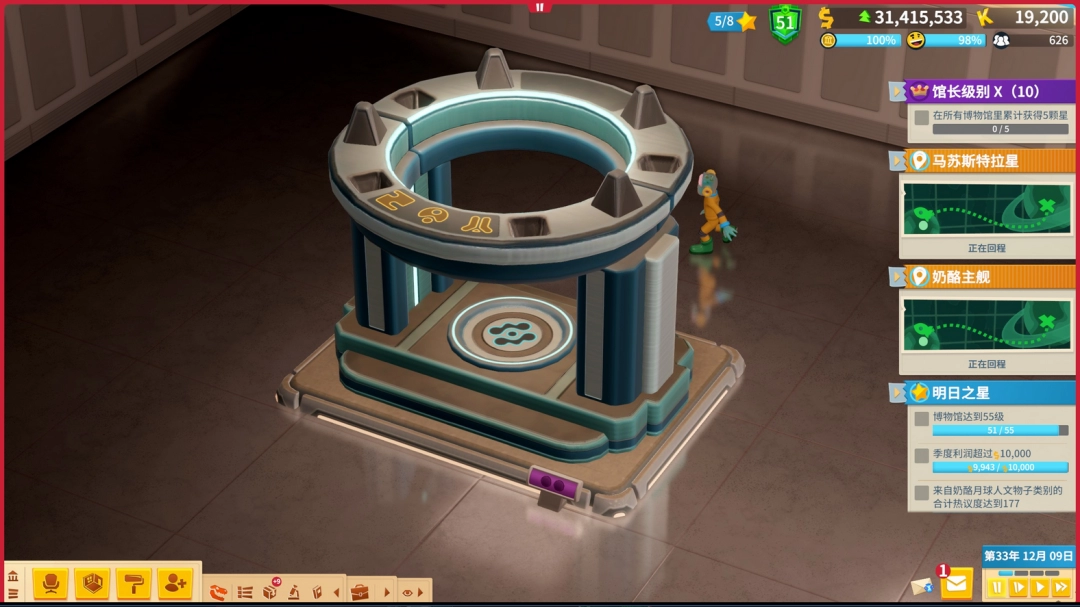Open the yellow mail inbox button
Viewport: 1080px width, 607px height.
point(956,582)
